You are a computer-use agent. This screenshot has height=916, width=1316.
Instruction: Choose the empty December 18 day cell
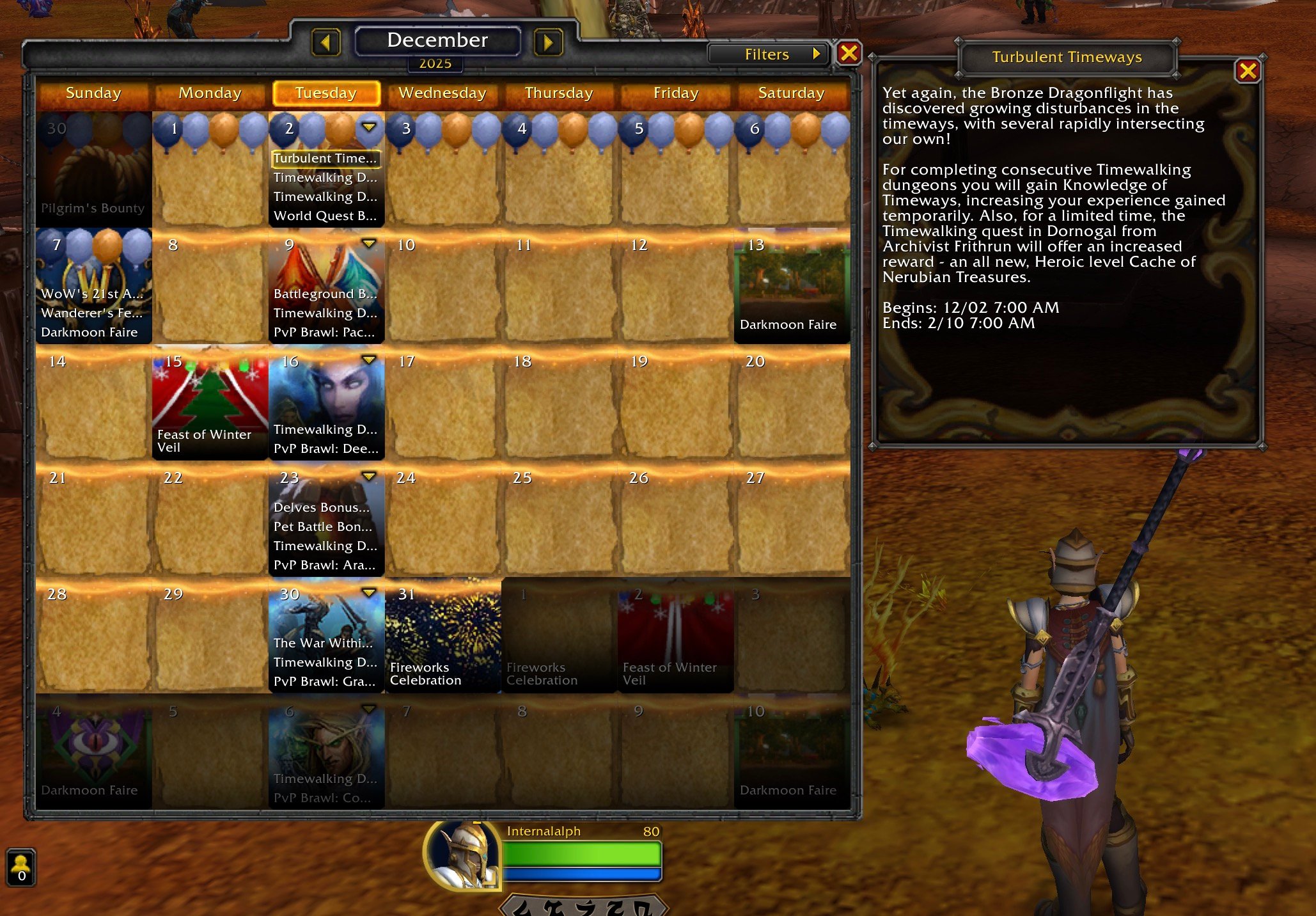[x=559, y=403]
